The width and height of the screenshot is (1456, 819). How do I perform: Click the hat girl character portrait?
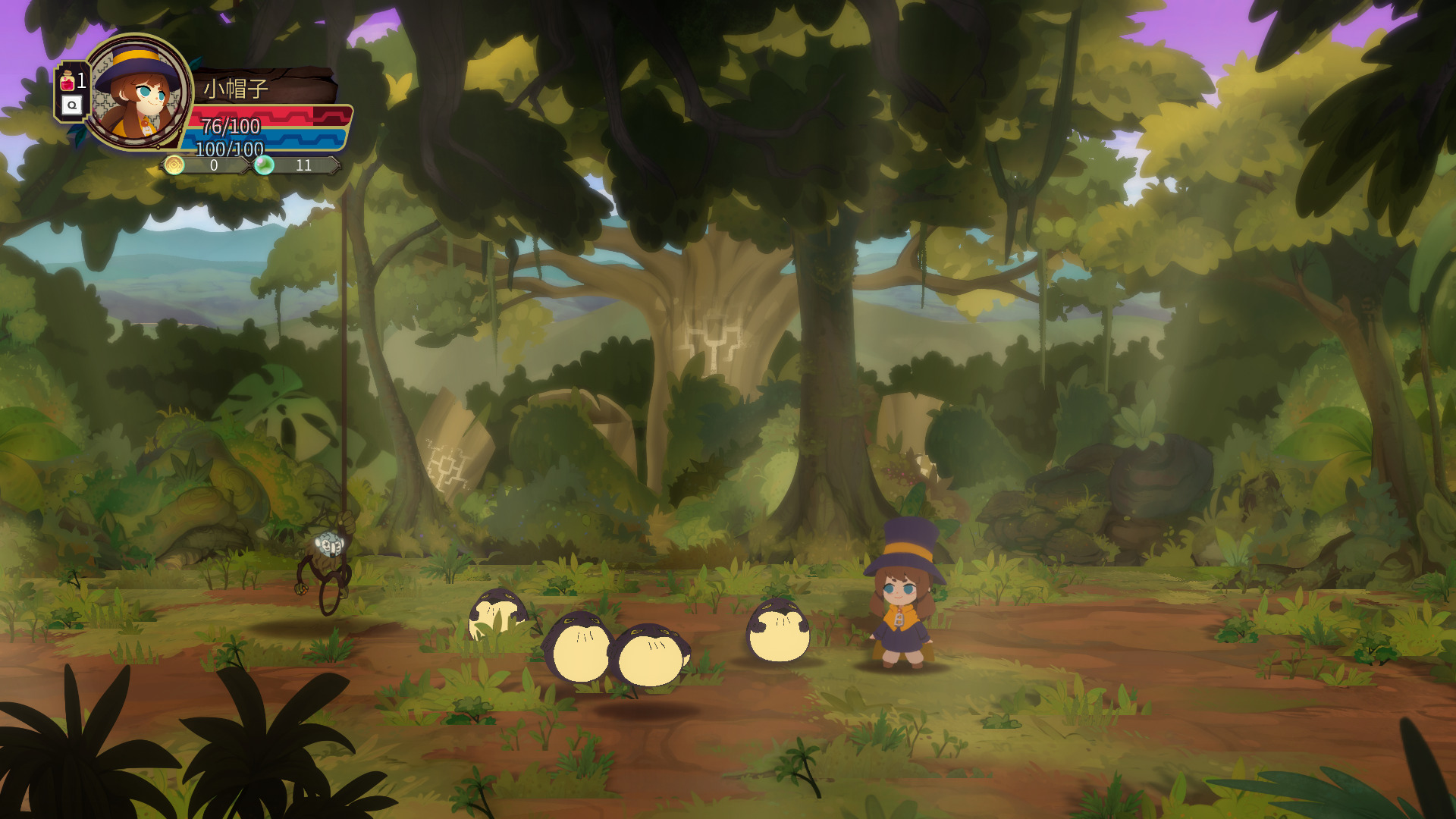138,93
